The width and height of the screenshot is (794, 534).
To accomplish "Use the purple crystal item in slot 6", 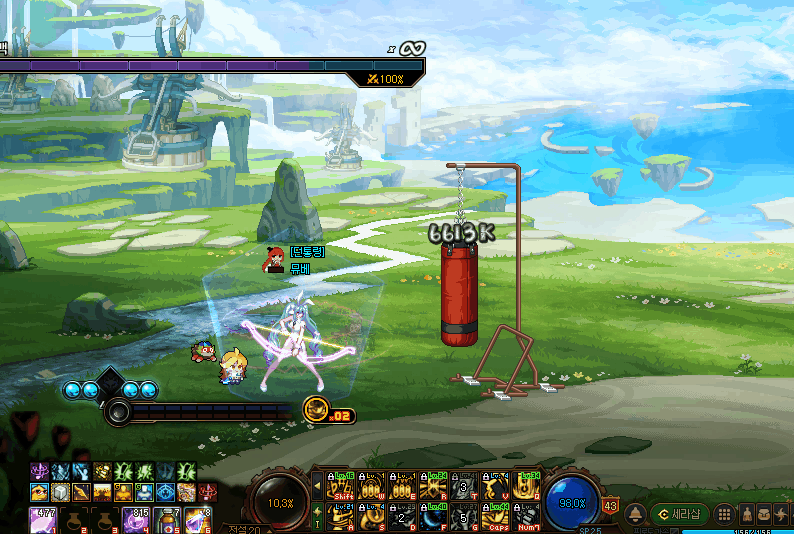I will [196, 521].
